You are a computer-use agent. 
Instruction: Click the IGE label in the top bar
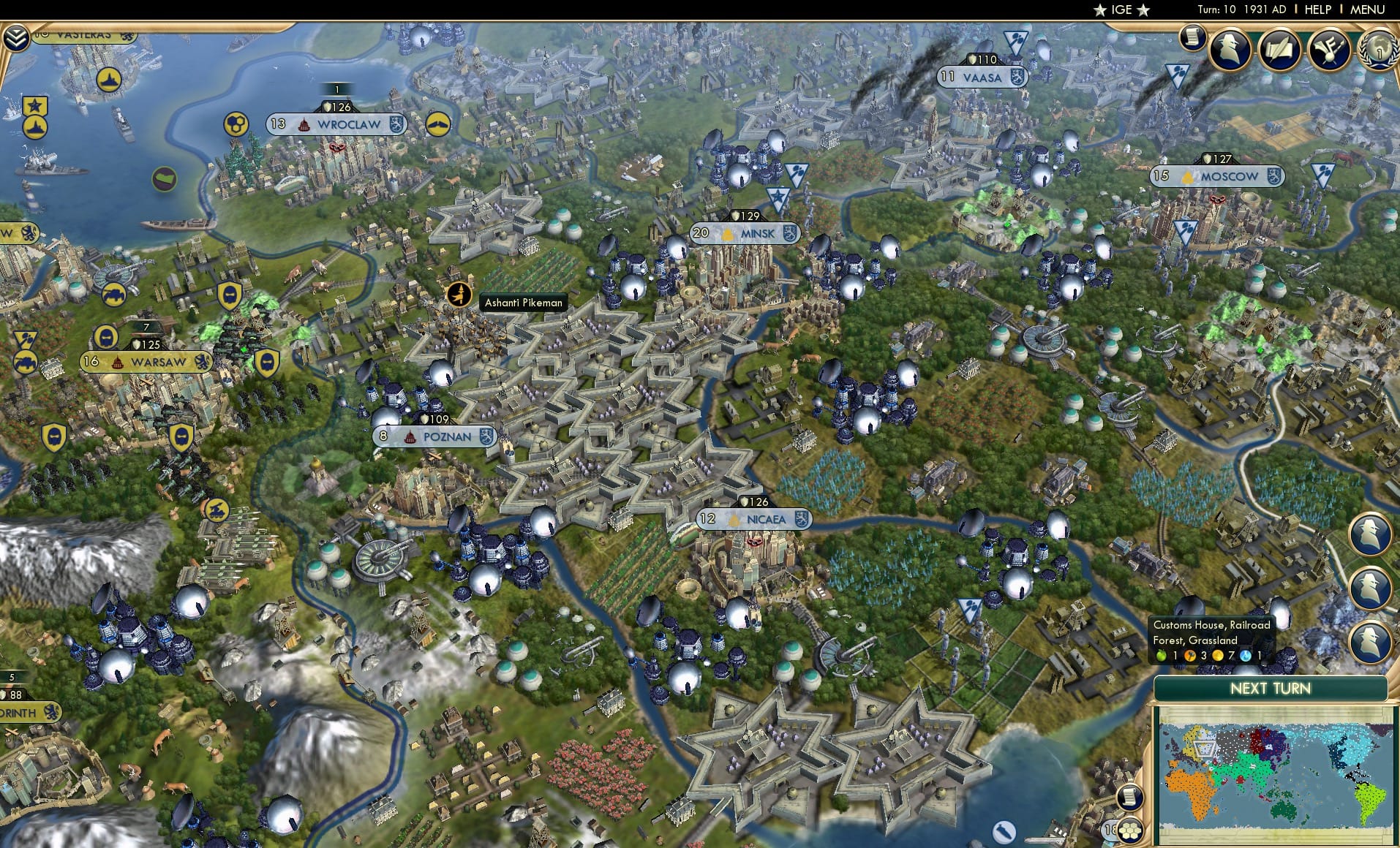(1119, 10)
